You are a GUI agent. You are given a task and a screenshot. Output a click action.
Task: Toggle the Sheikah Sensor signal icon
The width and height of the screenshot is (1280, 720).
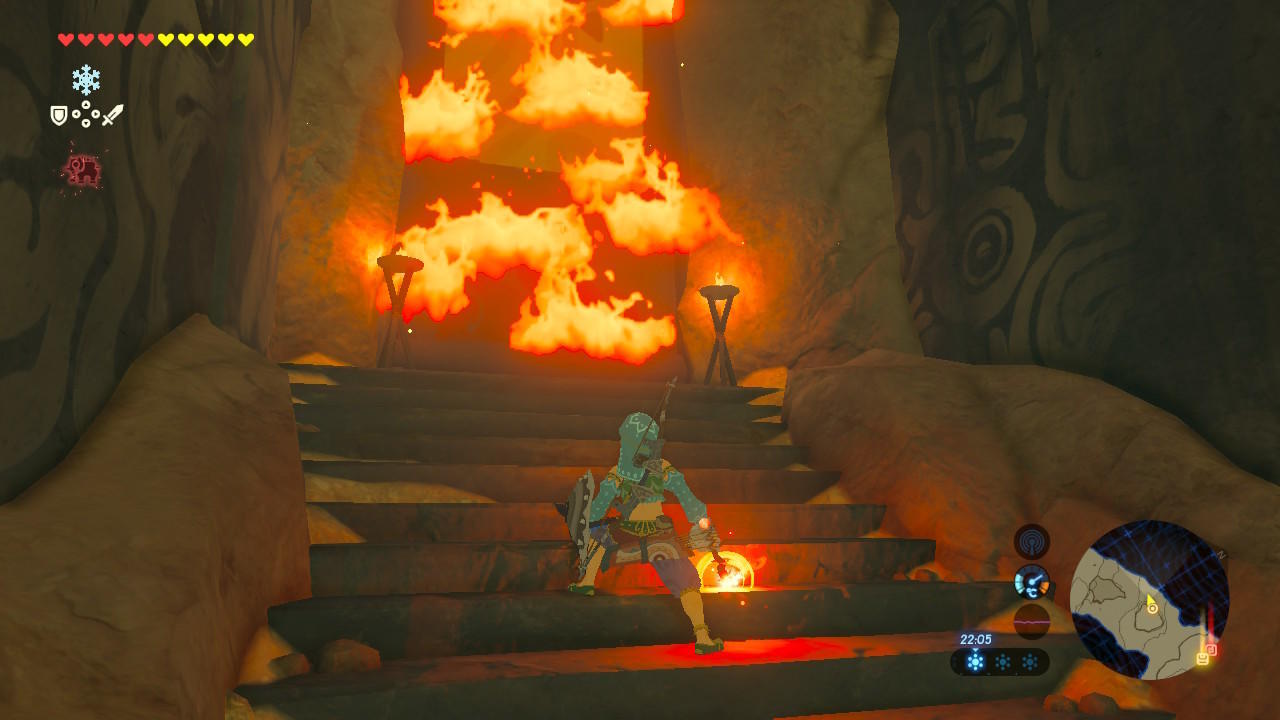(x=1032, y=541)
